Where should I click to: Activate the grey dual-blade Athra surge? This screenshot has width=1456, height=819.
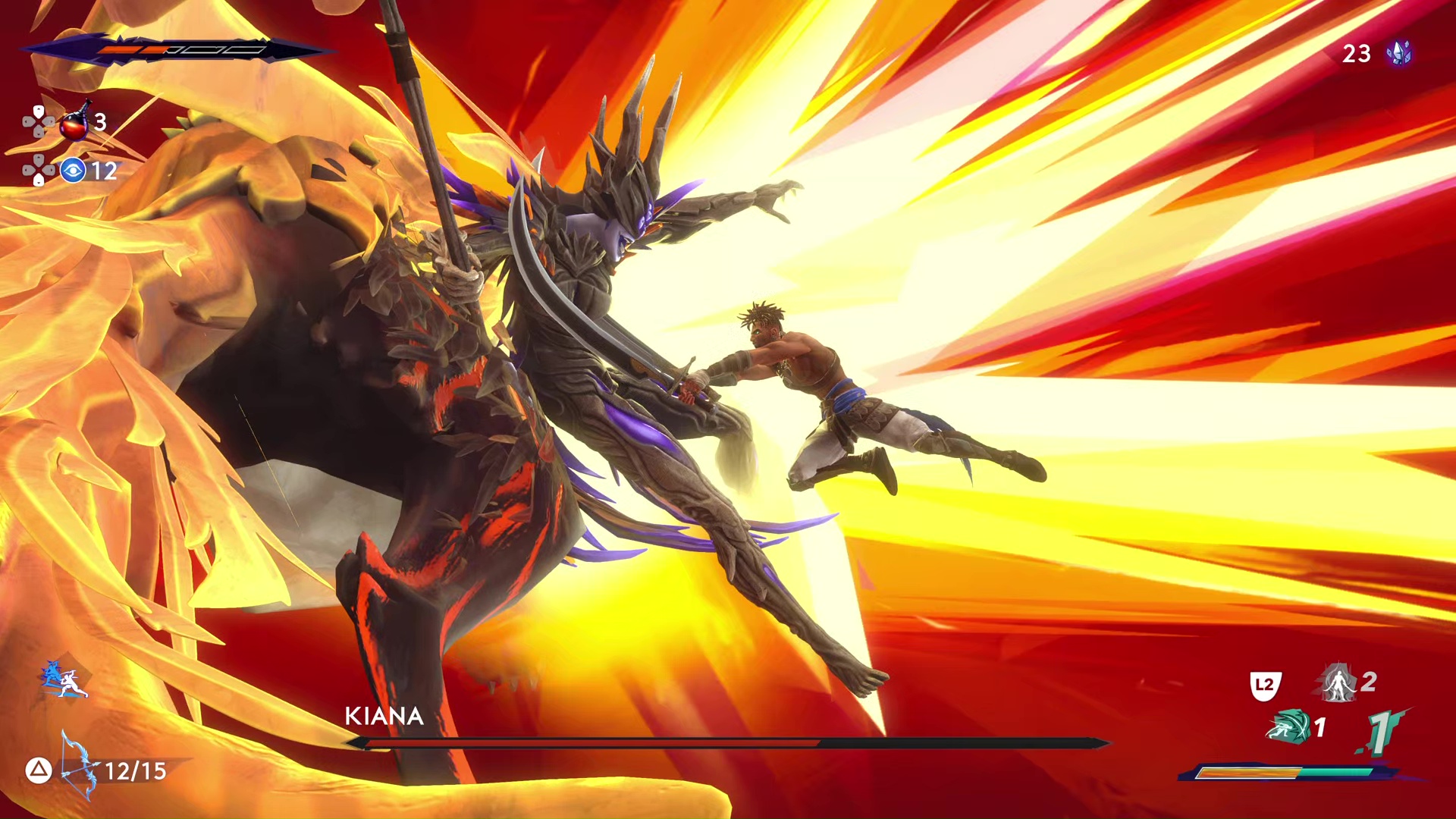click(x=1338, y=682)
